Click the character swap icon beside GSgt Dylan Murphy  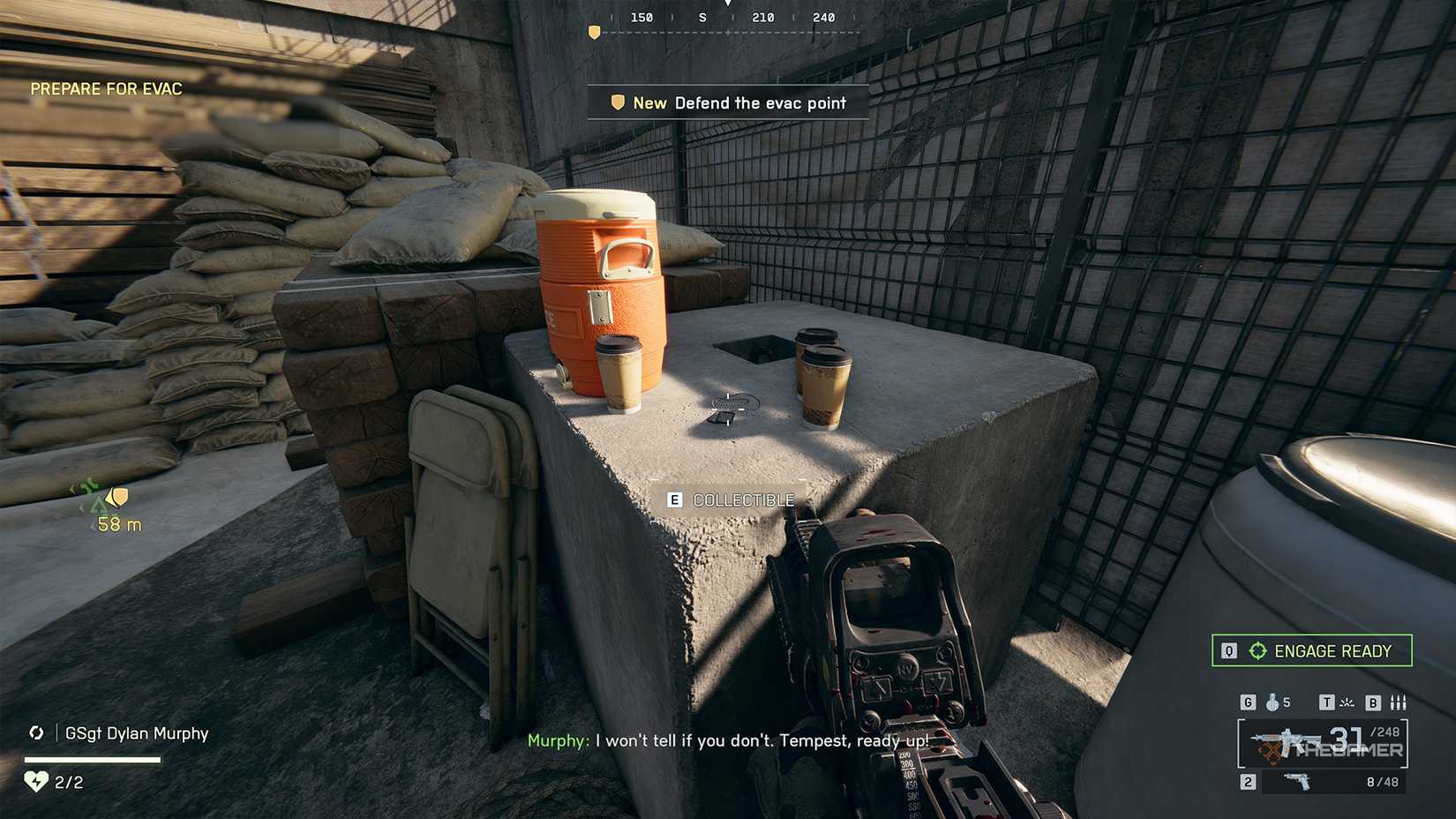coord(36,733)
